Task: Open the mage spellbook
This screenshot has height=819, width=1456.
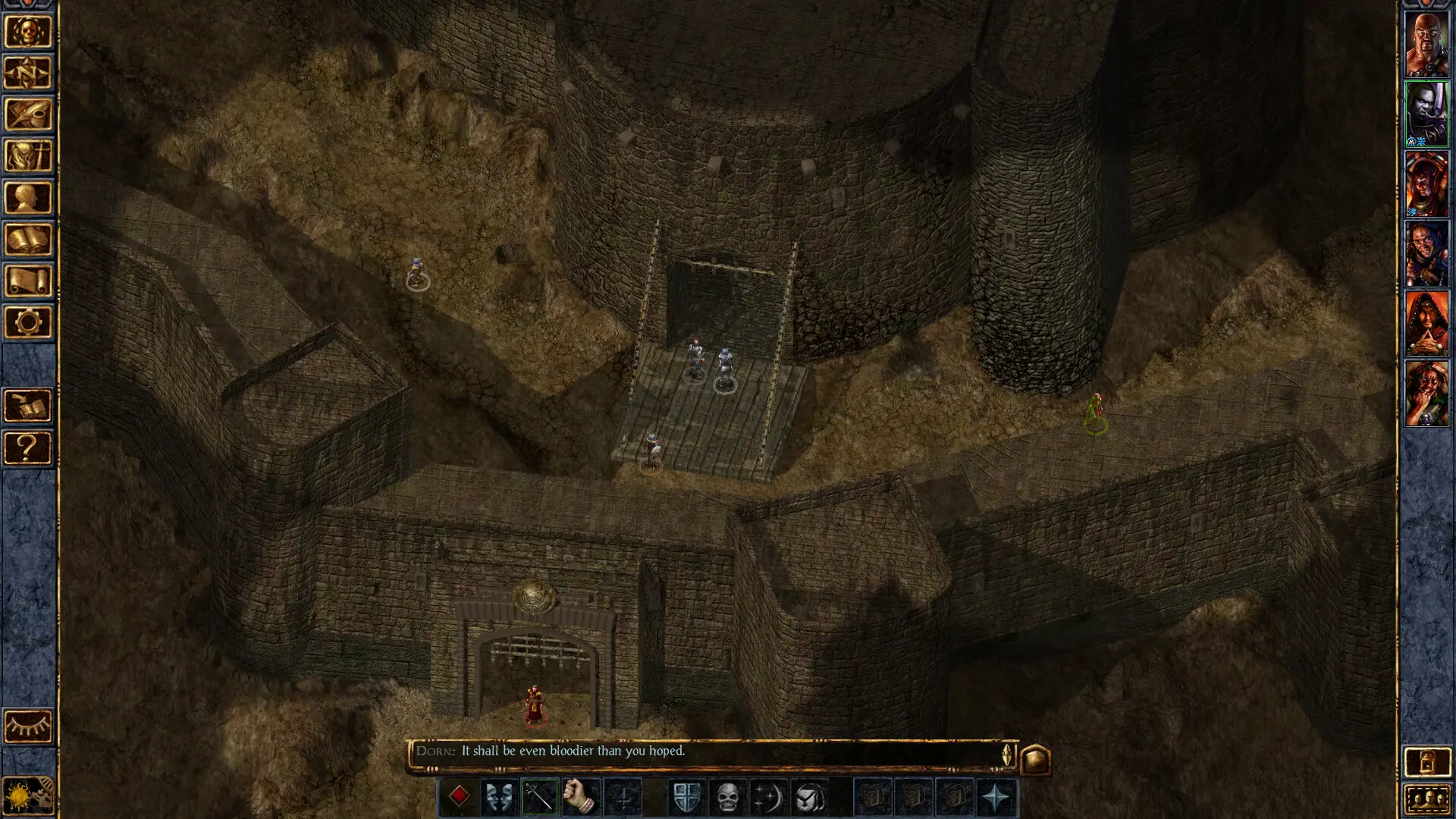Action: coord(28,240)
